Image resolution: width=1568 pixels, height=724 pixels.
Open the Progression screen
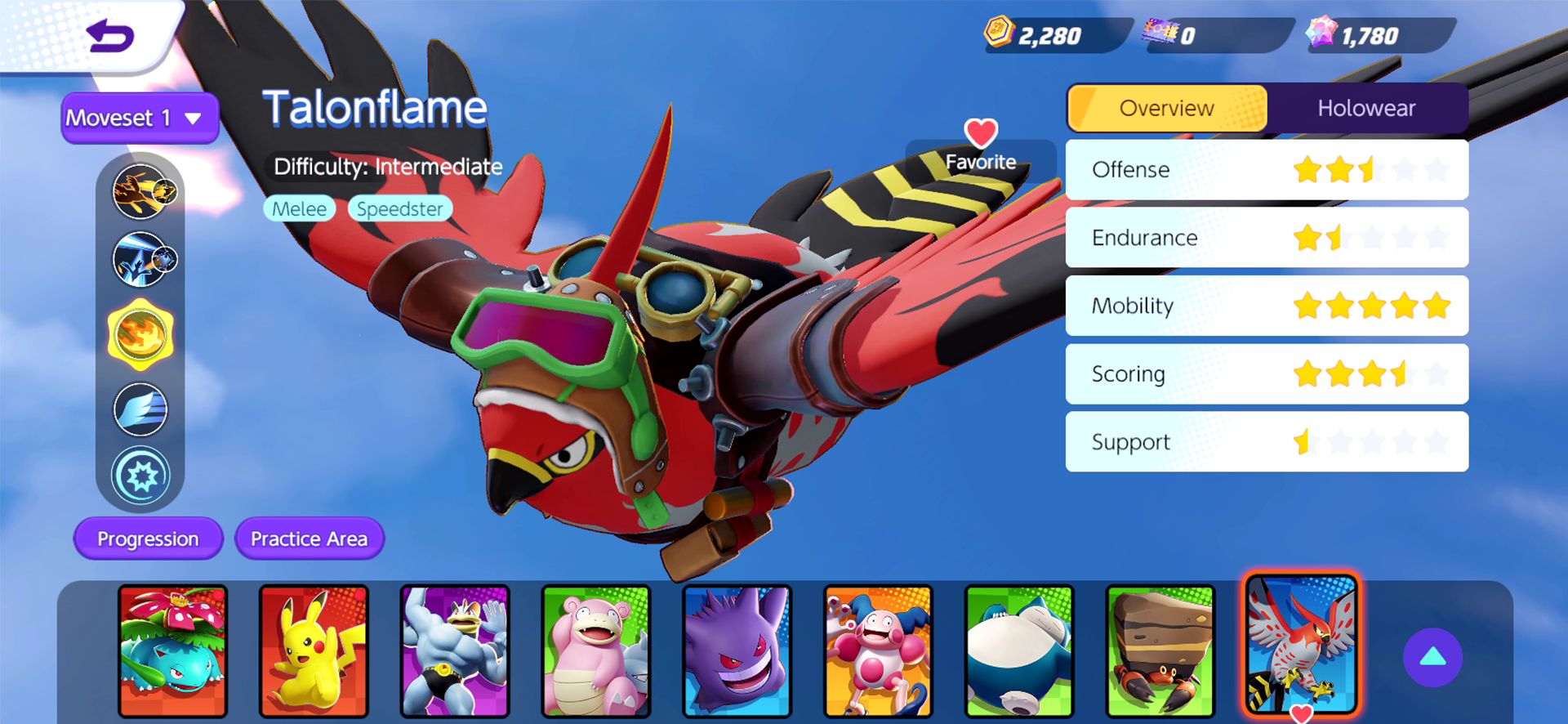tap(148, 539)
